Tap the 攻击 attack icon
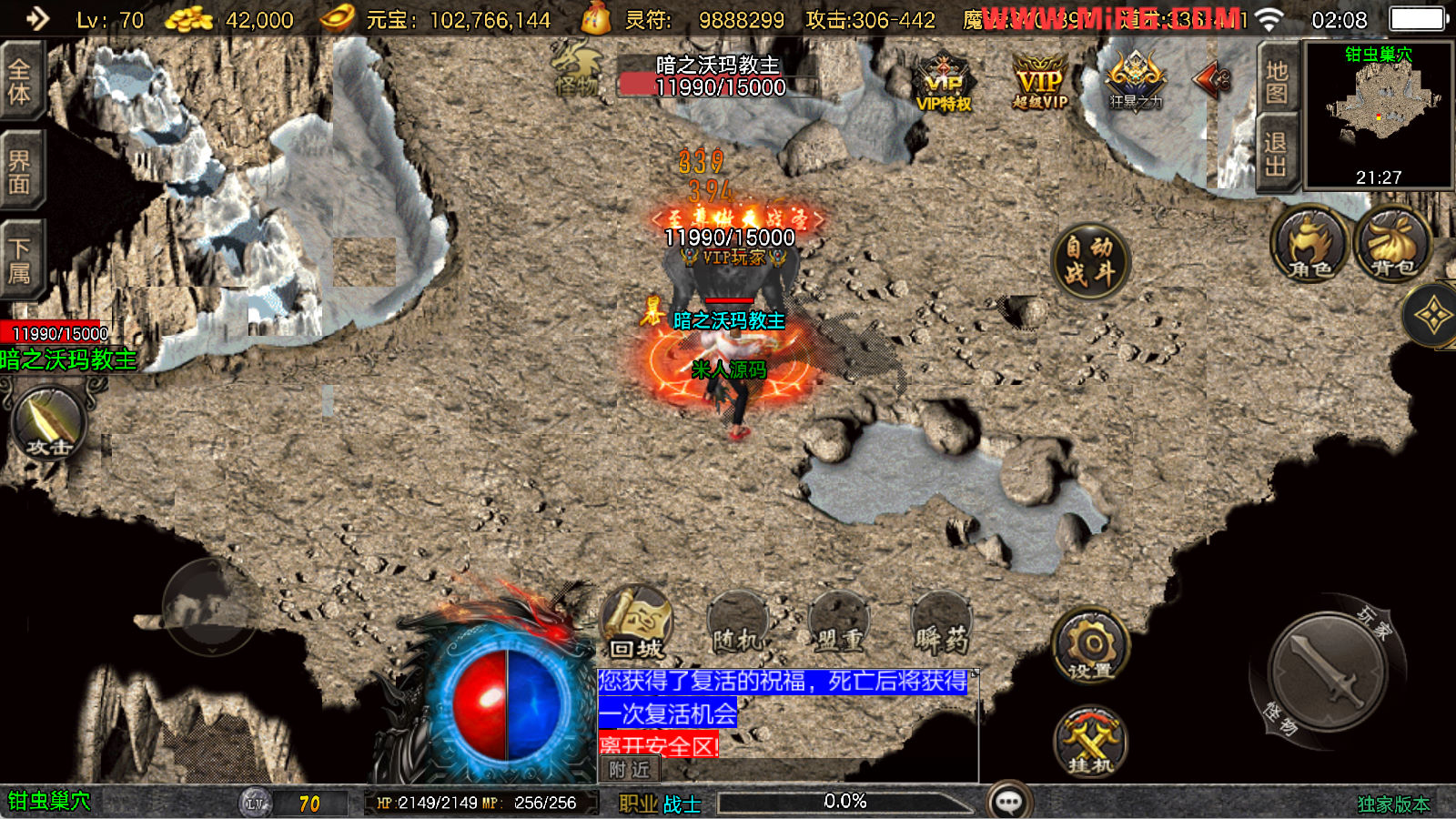Image resolution: width=1456 pixels, height=819 pixels. (48, 424)
